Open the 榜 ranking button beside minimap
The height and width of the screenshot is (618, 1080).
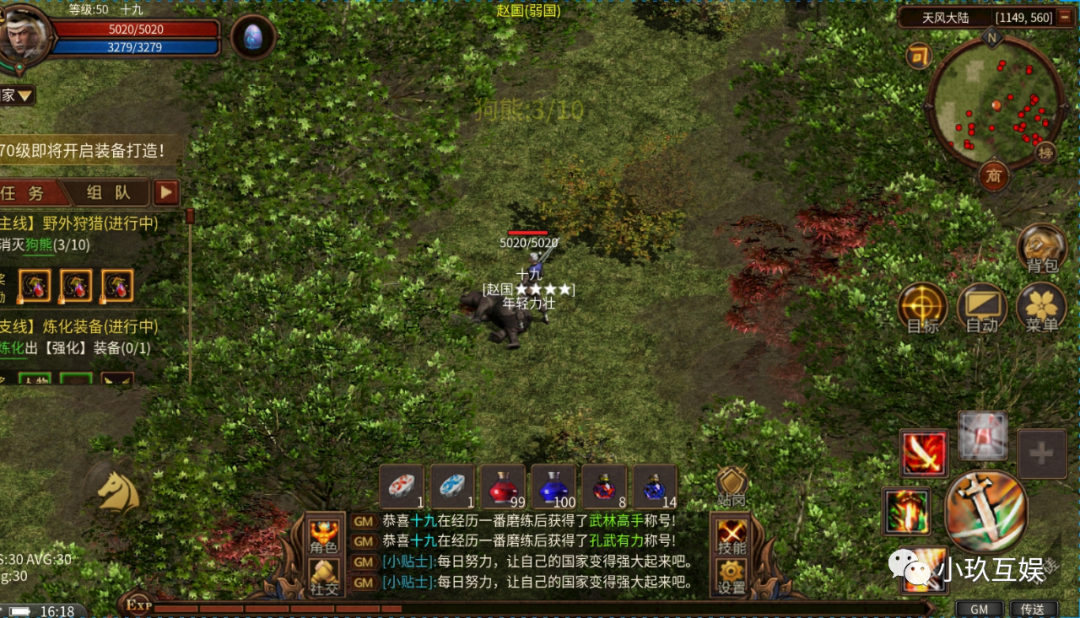click(x=1045, y=152)
